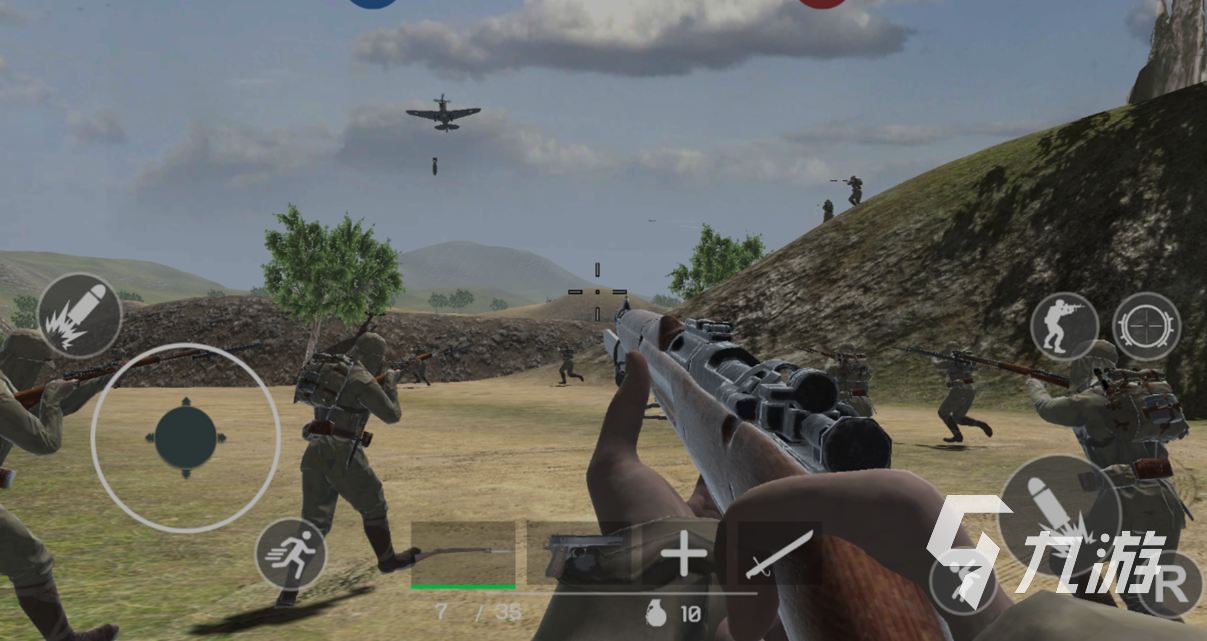1207x641 pixels.
Task: Aim down sights with the scope button
Action: coord(1146,327)
